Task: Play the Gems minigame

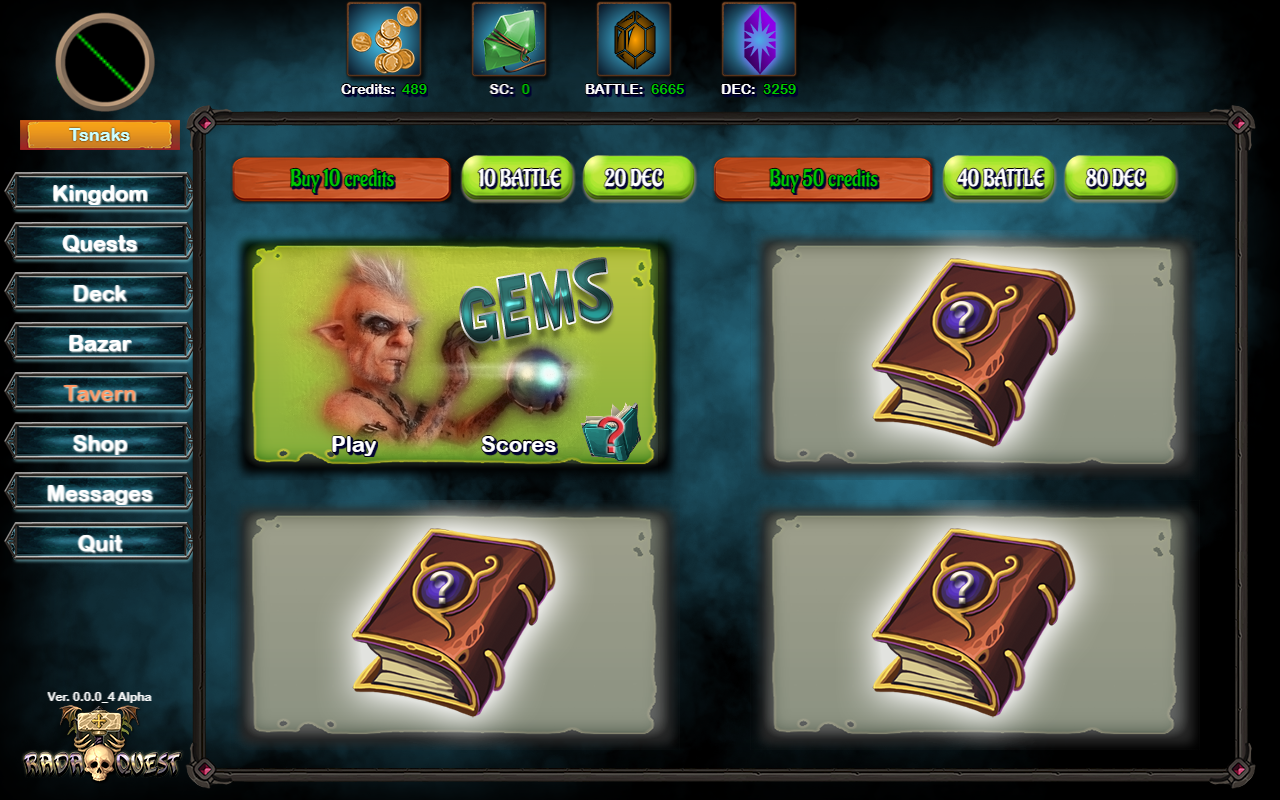Action: tap(354, 445)
